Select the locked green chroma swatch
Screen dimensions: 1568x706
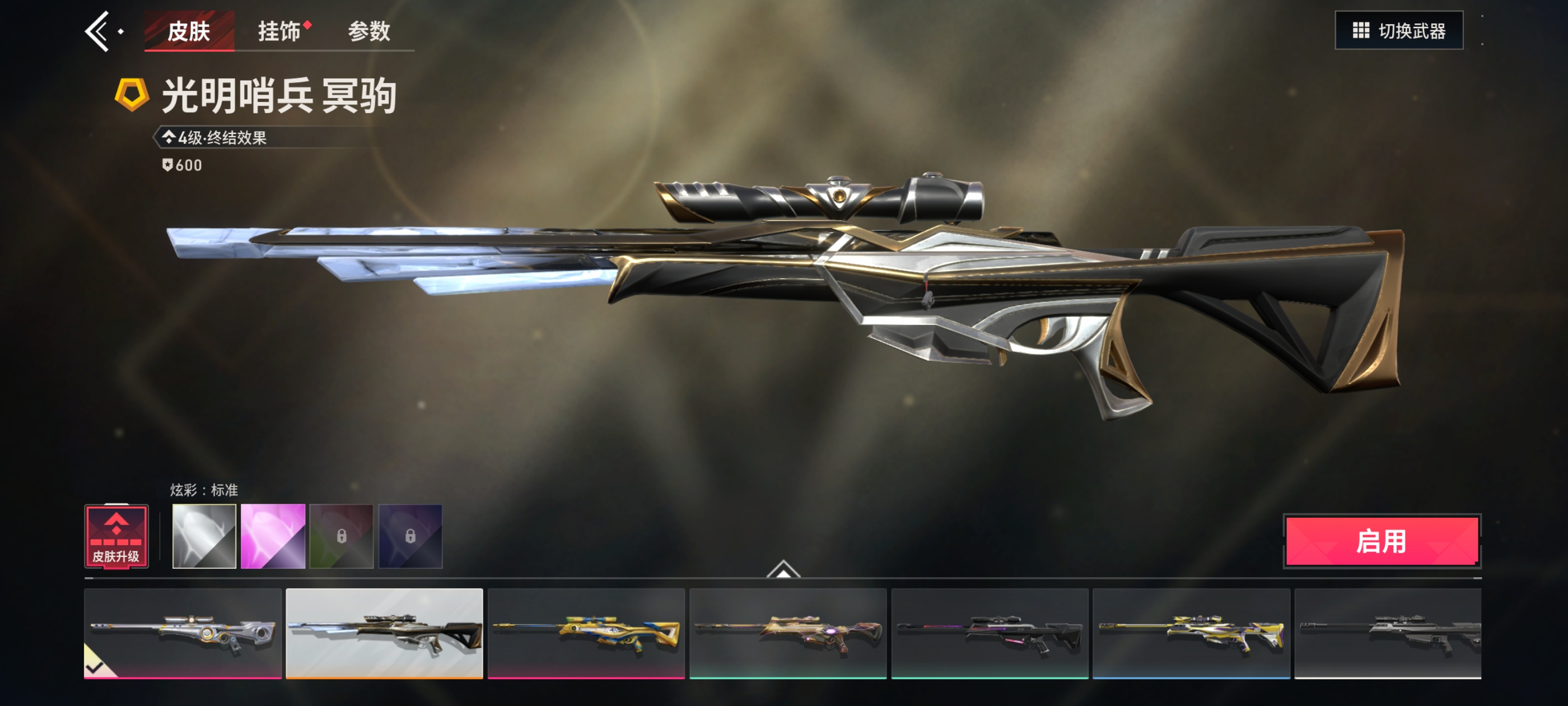(x=342, y=536)
